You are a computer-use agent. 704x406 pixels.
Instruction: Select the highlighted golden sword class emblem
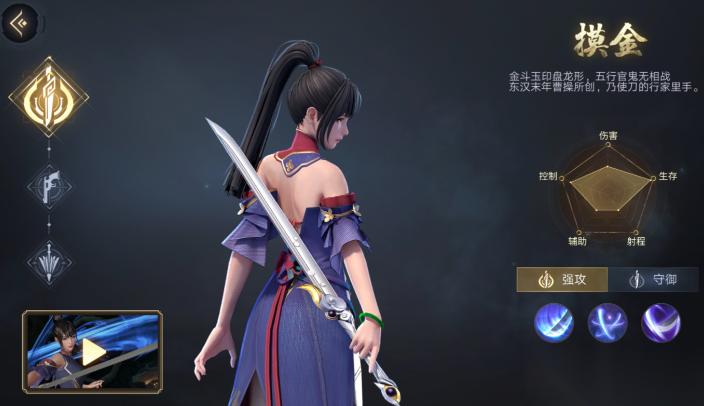49,96
